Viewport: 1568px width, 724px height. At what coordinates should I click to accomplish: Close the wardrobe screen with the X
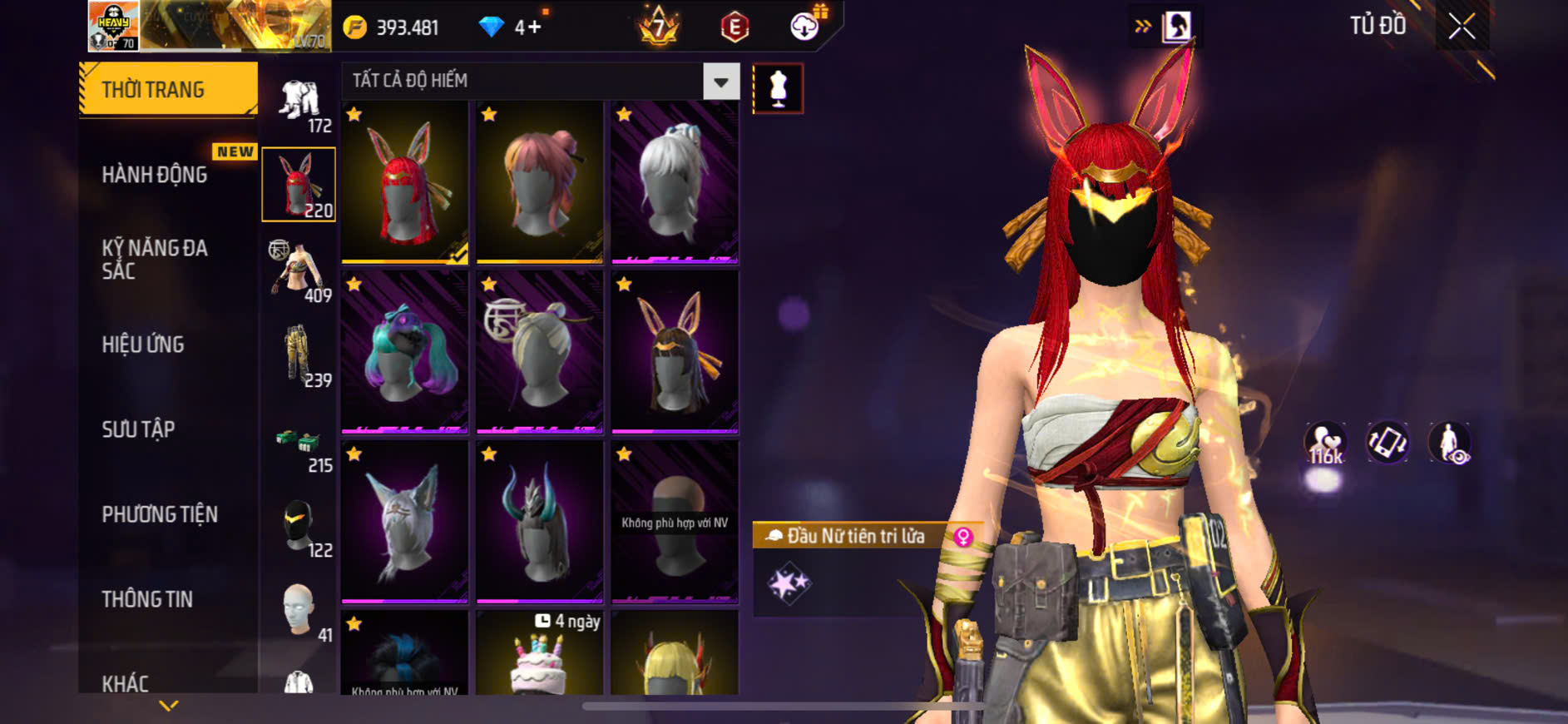(x=1462, y=27)
